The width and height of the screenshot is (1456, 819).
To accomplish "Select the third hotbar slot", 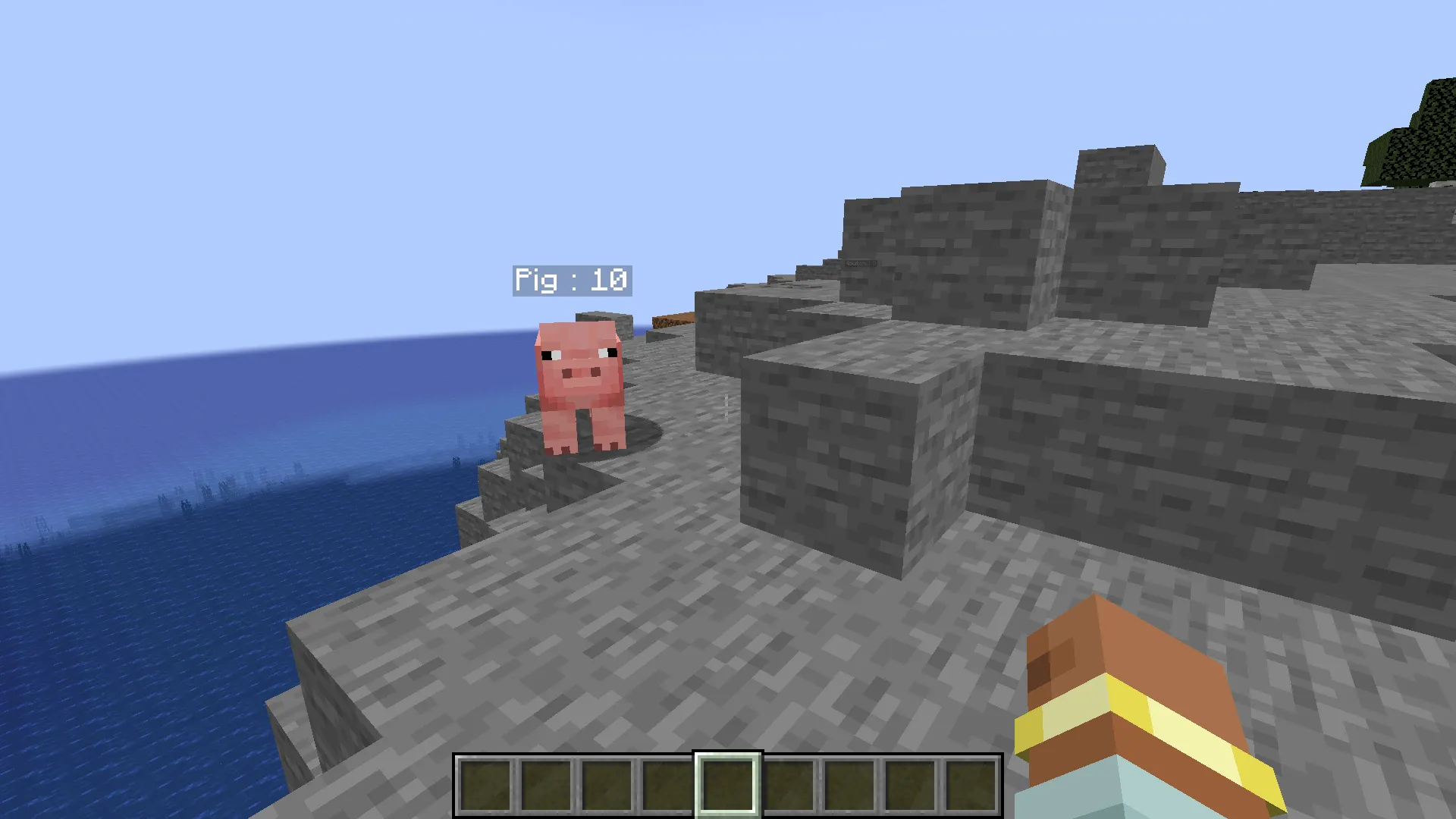I will [x=606, y=783].
